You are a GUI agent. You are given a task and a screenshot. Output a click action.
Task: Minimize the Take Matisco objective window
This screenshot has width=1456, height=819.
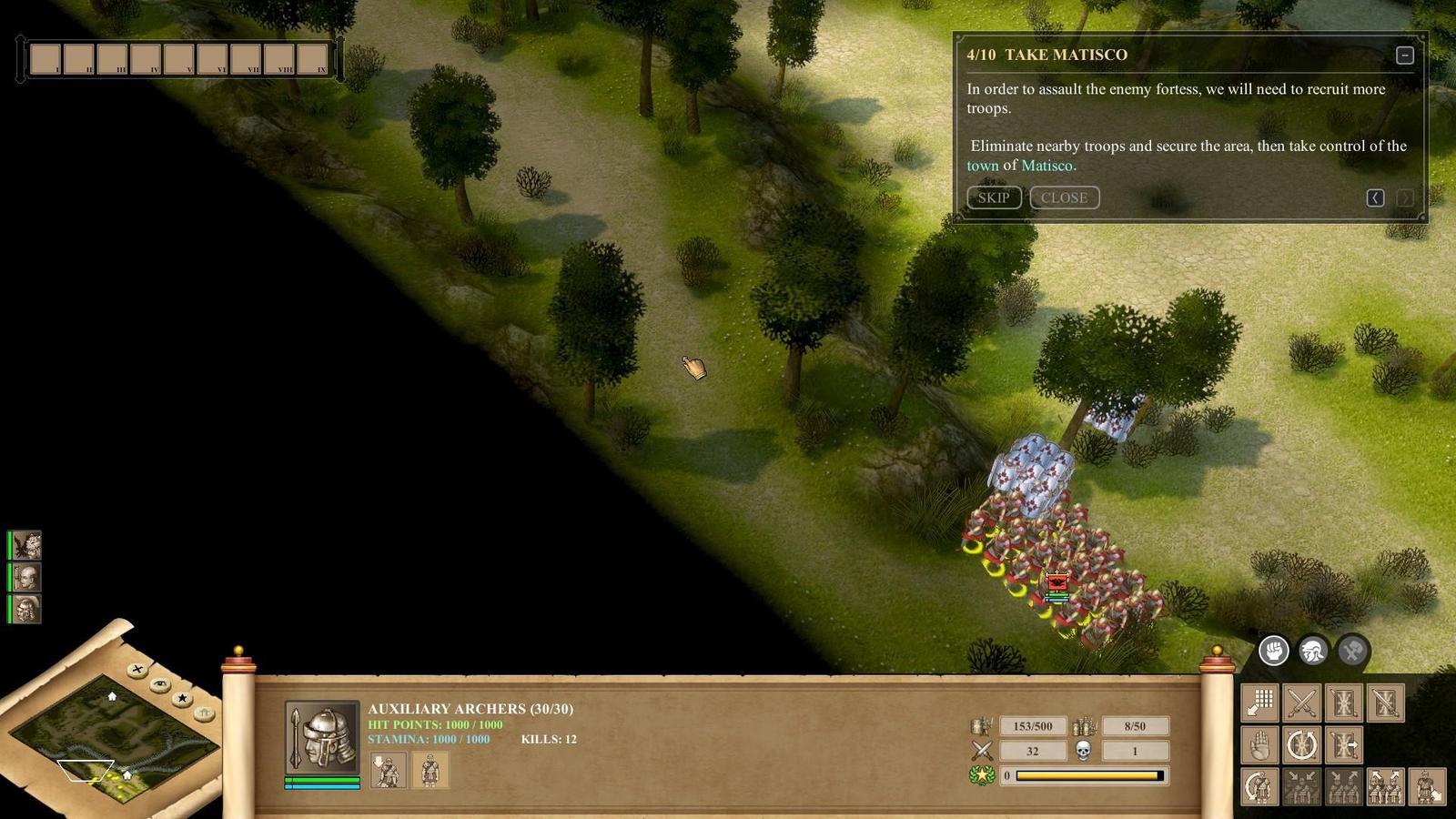click(x=1404, y=56)
